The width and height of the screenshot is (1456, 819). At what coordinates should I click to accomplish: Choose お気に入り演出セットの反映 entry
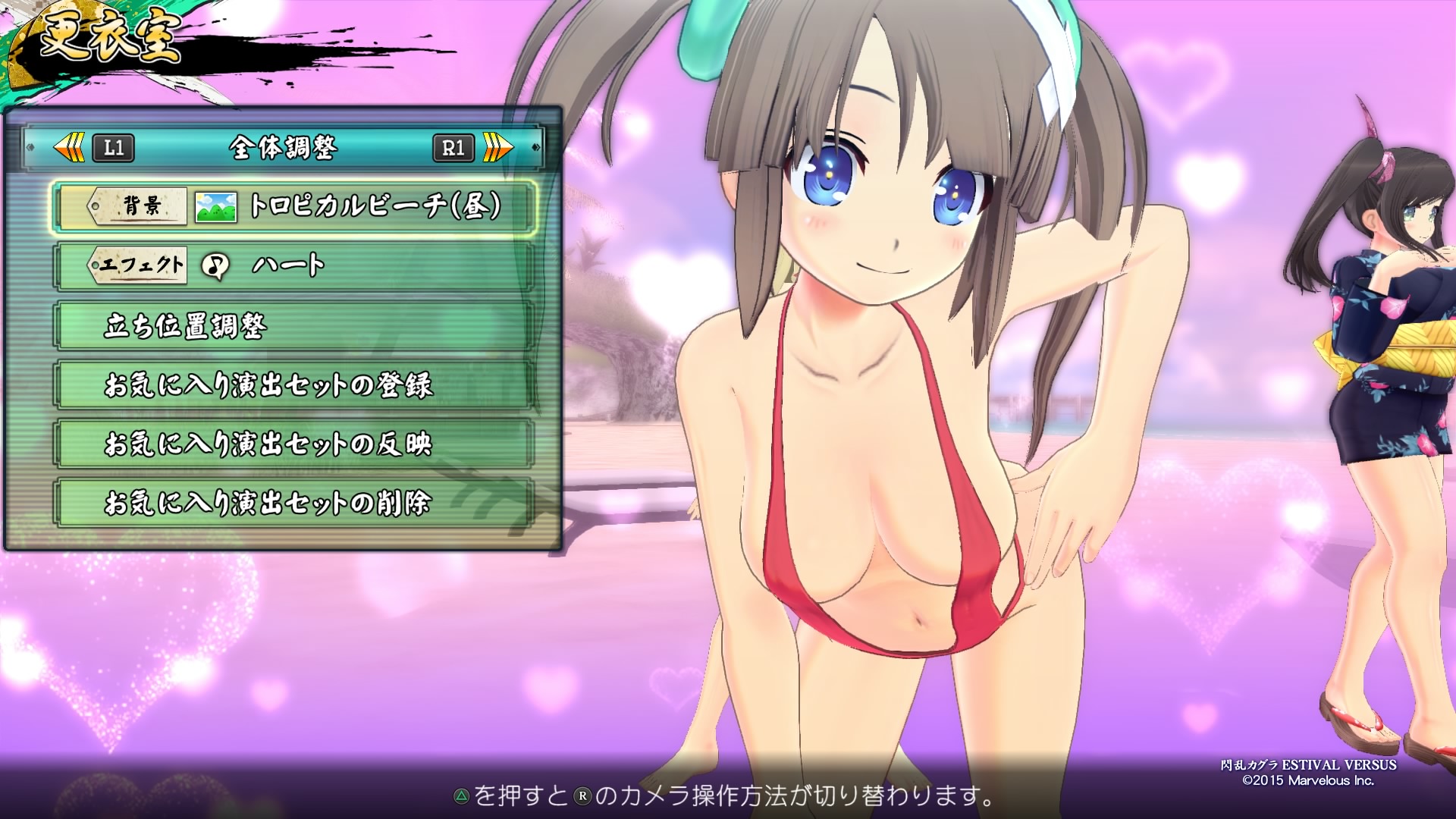[x=296, y=444]
